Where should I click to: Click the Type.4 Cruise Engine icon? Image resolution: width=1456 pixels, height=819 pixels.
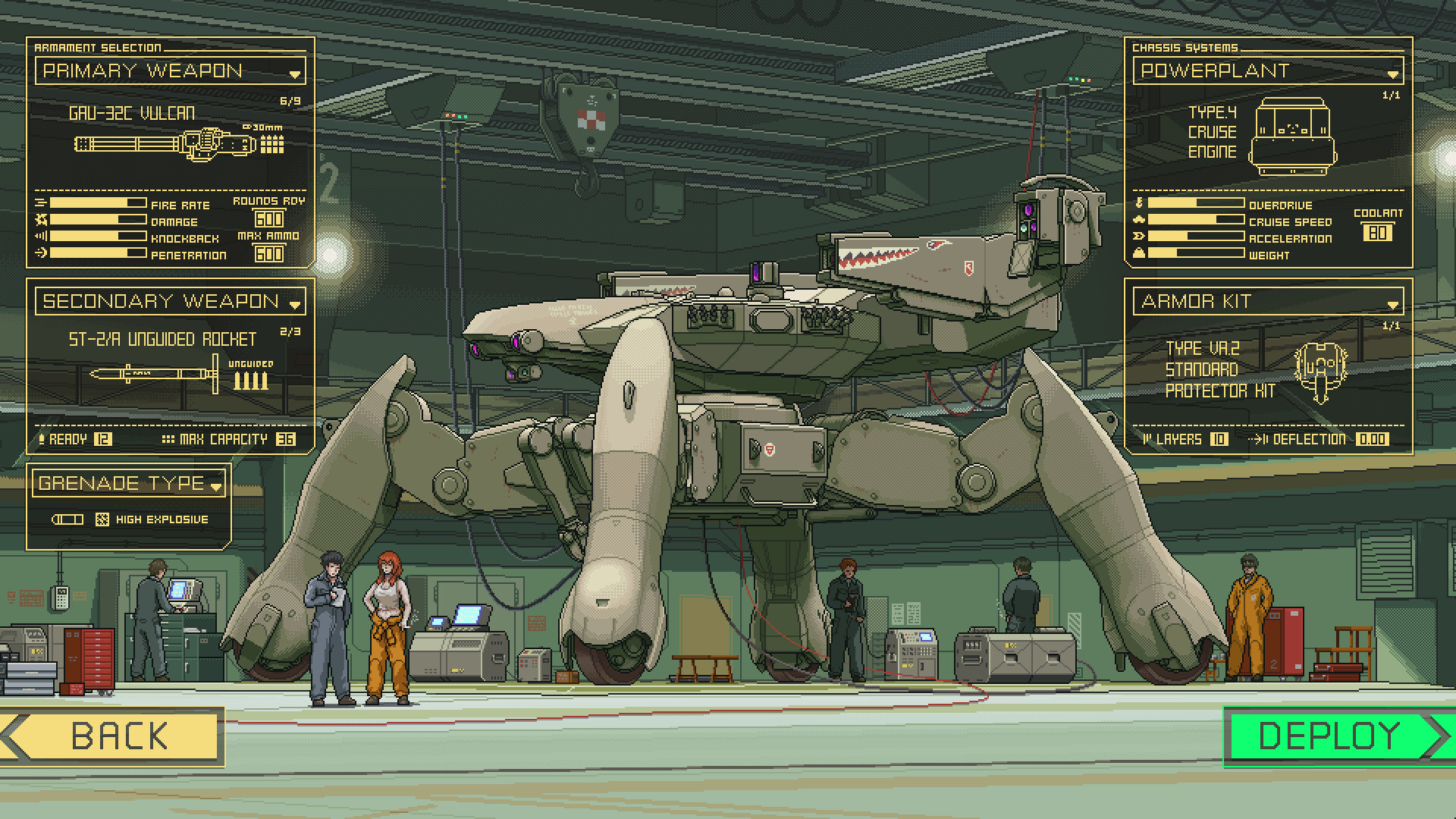pos(1291,136)
